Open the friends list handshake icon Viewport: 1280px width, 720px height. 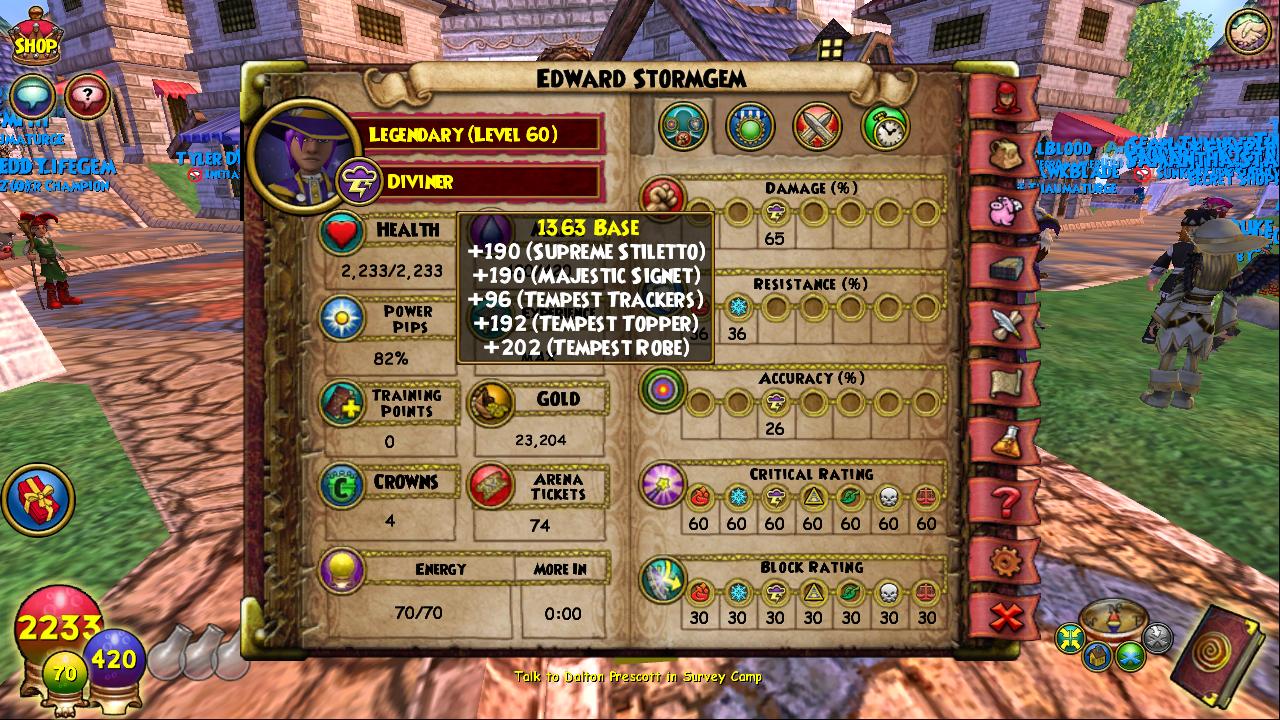1247,33
